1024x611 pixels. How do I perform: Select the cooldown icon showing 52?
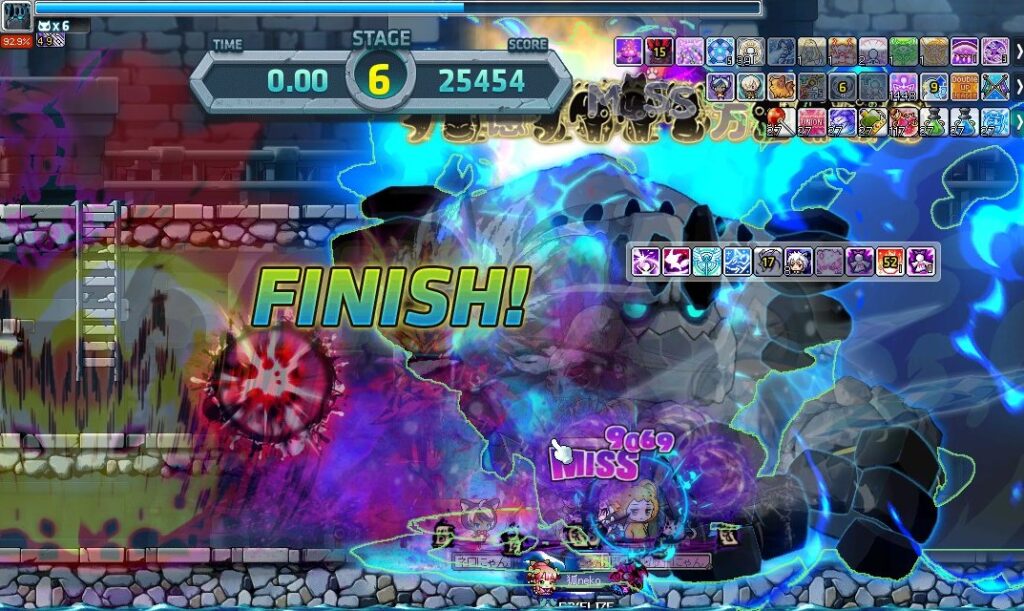(890, 262)
